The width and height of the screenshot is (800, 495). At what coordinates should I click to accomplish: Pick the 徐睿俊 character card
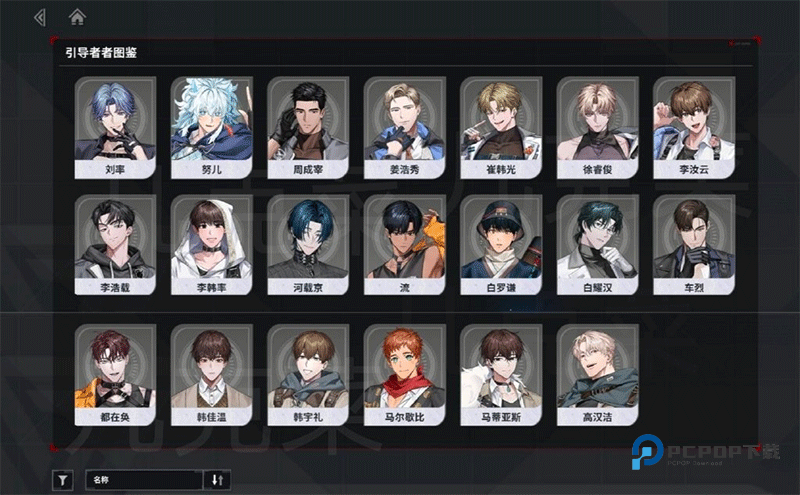tap(597, 127)
